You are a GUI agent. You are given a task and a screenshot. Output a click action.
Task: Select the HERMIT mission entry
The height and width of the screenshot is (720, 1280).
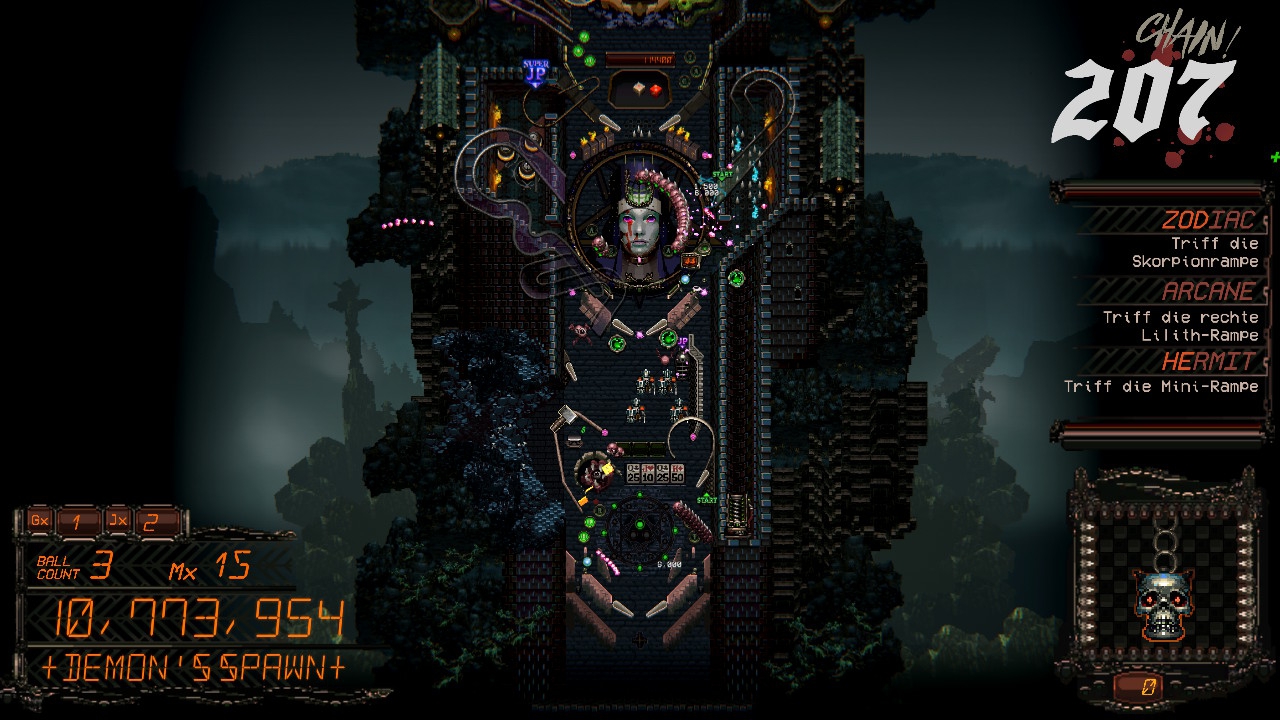[1170, 372]
